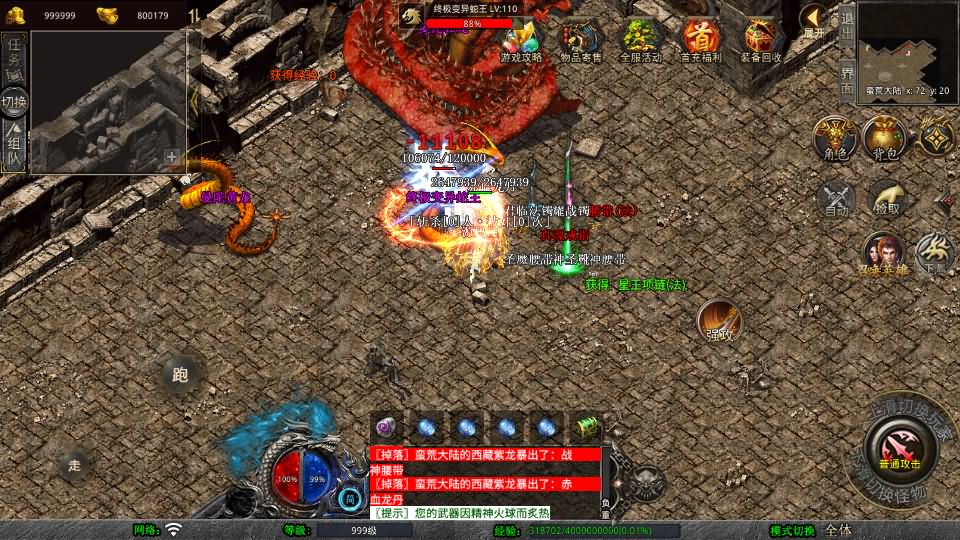Image resolution: width=960 pixels, height=540 pixels.
Task: Activate the 强攻 strong attack skill
Action: (x=719, y=320)
